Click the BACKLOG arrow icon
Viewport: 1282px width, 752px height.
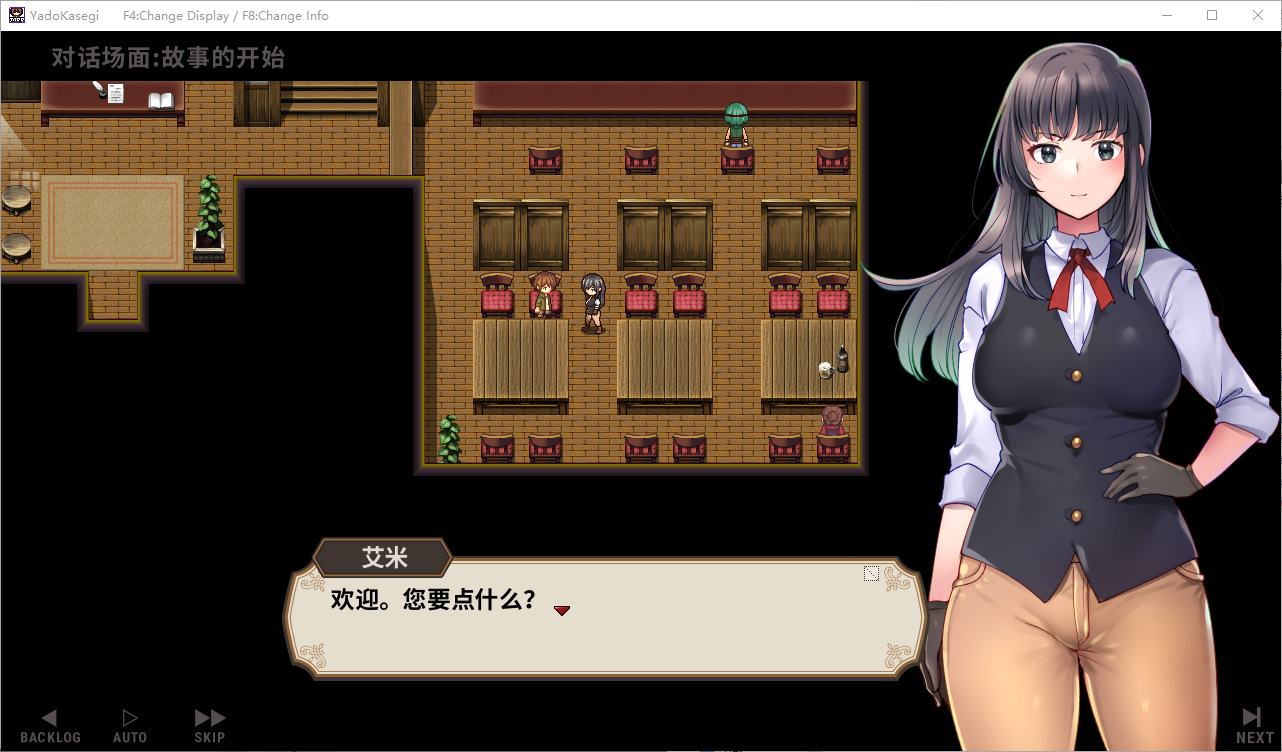click(x=49, y=716)
